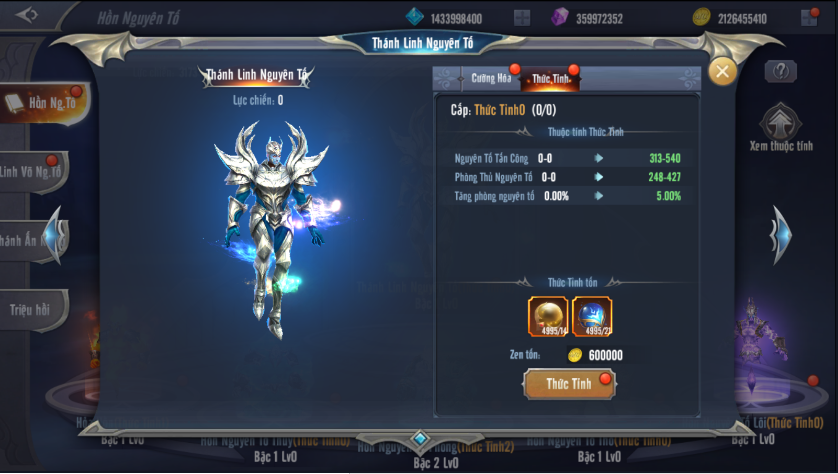Show Xem thuộc tính attributes view
Image resolution: width=838 pixels, height=474 pixels.
tap(781, 127)
